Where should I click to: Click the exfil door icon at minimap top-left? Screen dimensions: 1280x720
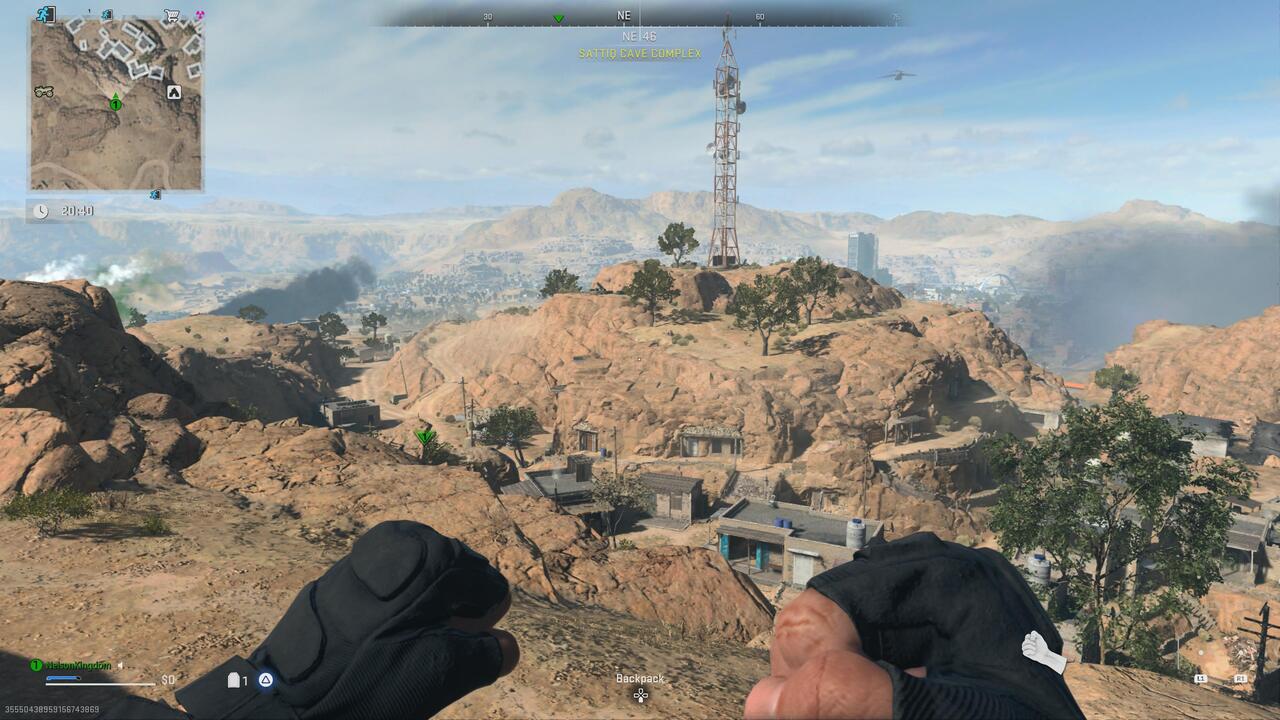pyautogui.click(x=45, y=14)
